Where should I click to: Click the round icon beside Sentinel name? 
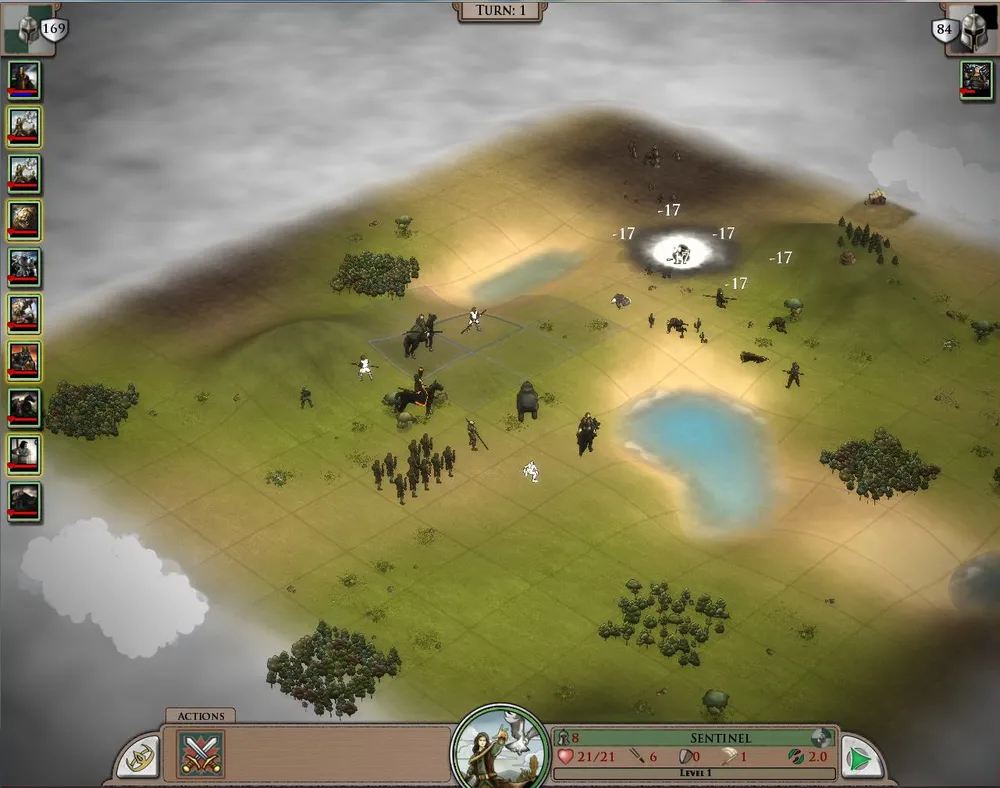point(821,738)
